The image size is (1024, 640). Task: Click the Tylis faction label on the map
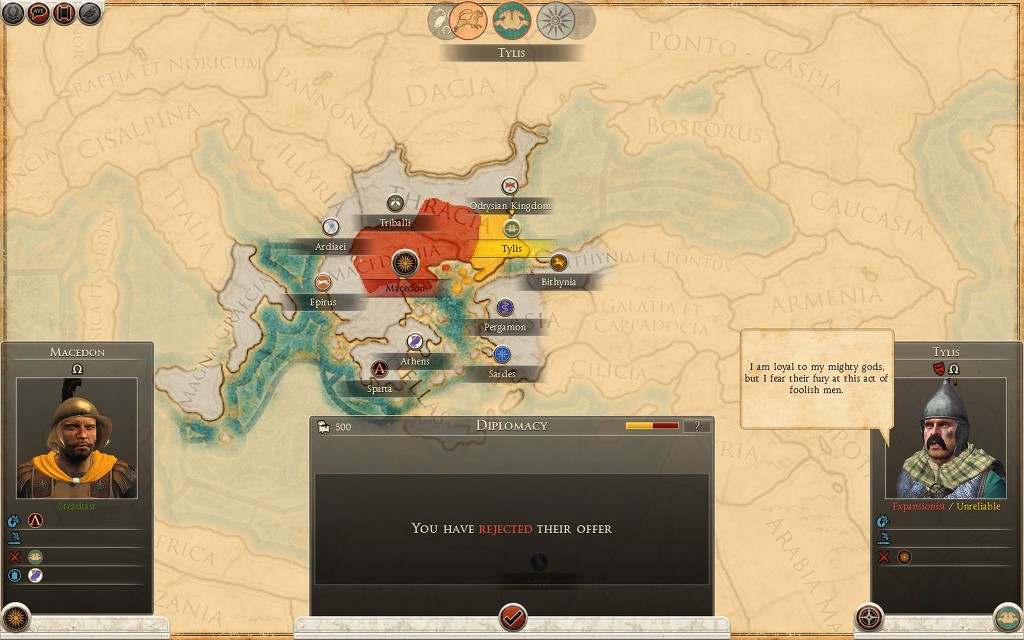(x=512, y=248)
